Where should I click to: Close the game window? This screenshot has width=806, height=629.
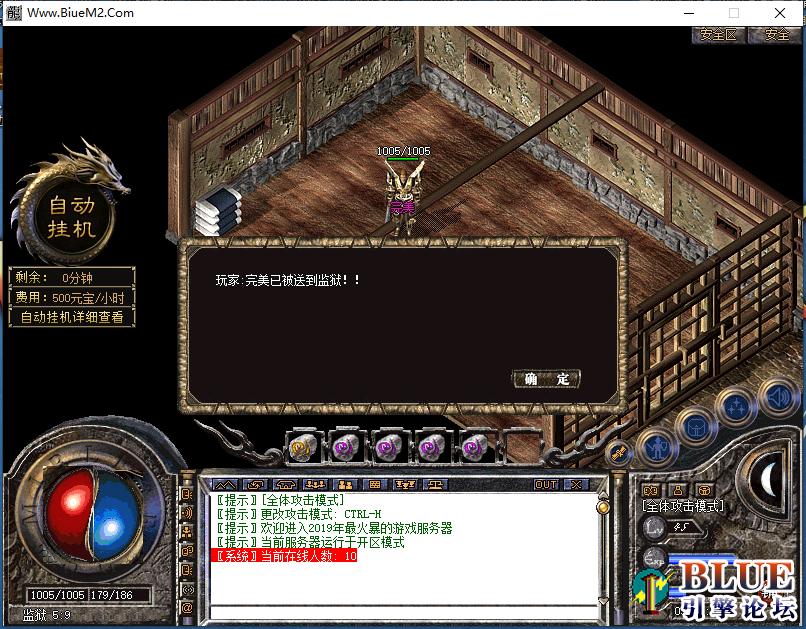click(781, 13)
